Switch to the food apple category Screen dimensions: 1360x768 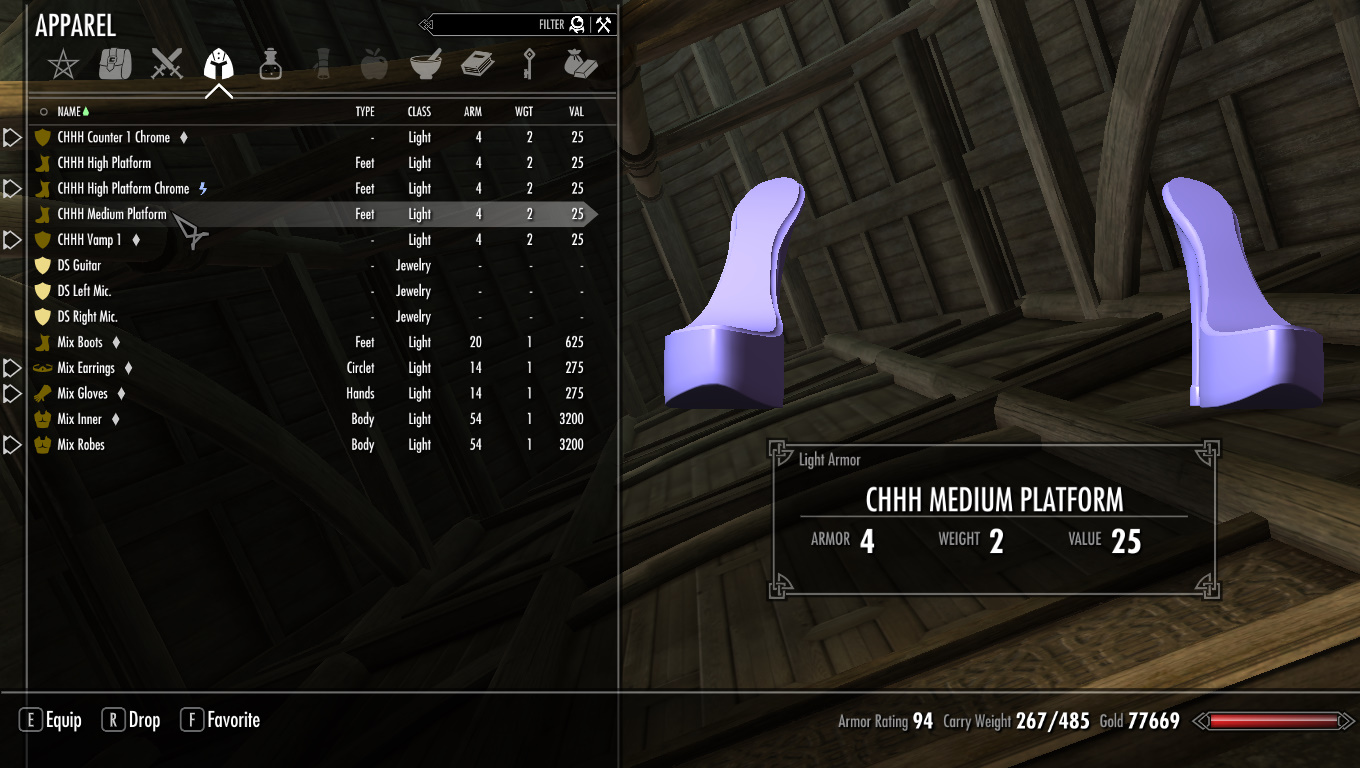click(373, 65)
